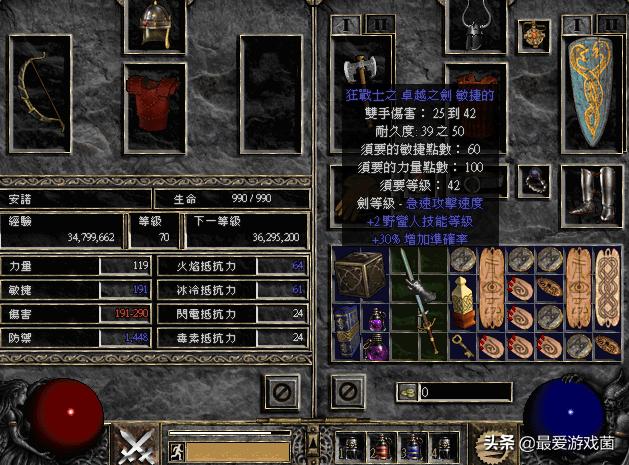Click the crossed swords attack skill button

coord(131,443)
